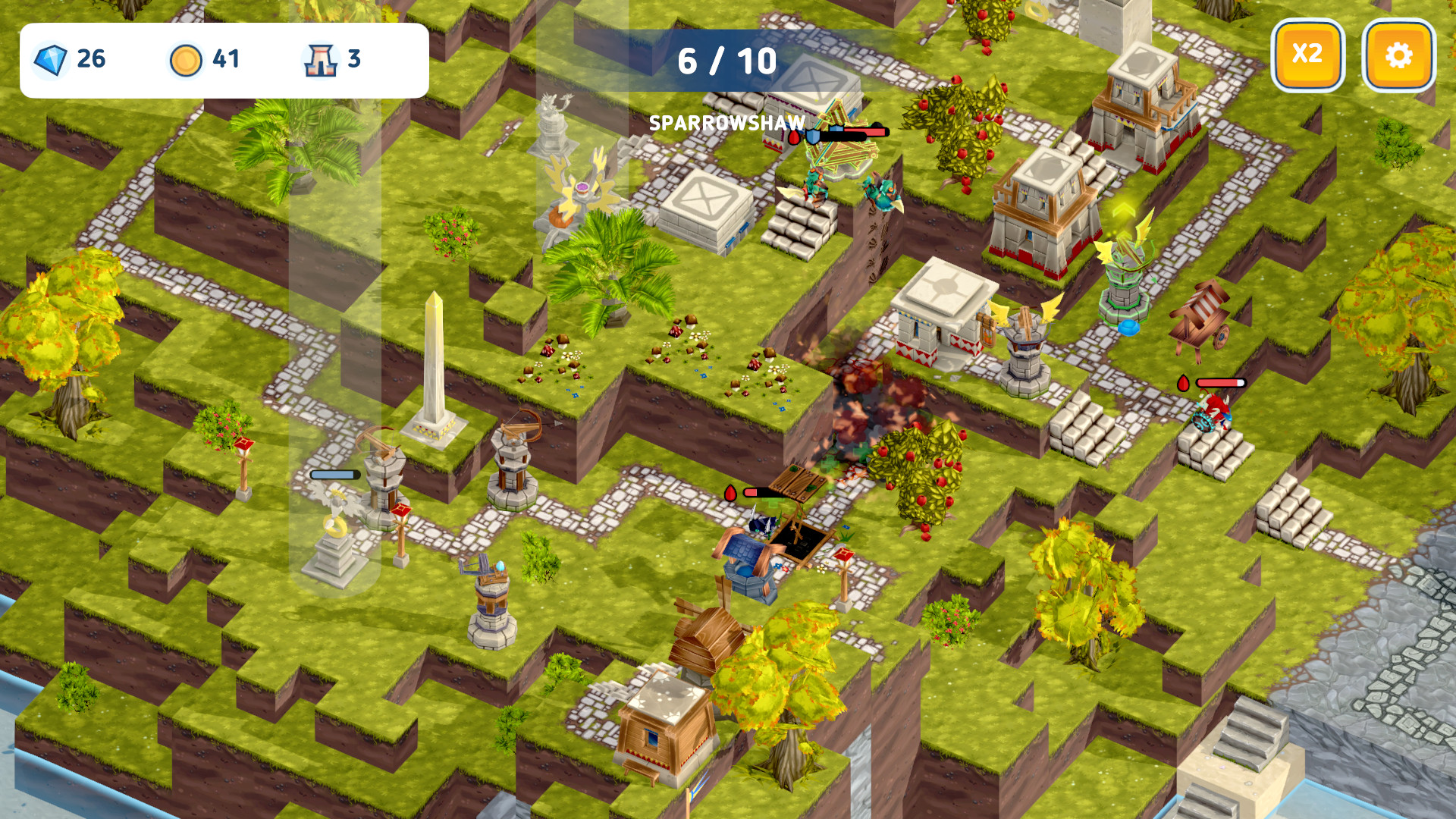The image size is (1456, 819).
Task: Select the blue crossbow tower
Action: coord(491,599)
